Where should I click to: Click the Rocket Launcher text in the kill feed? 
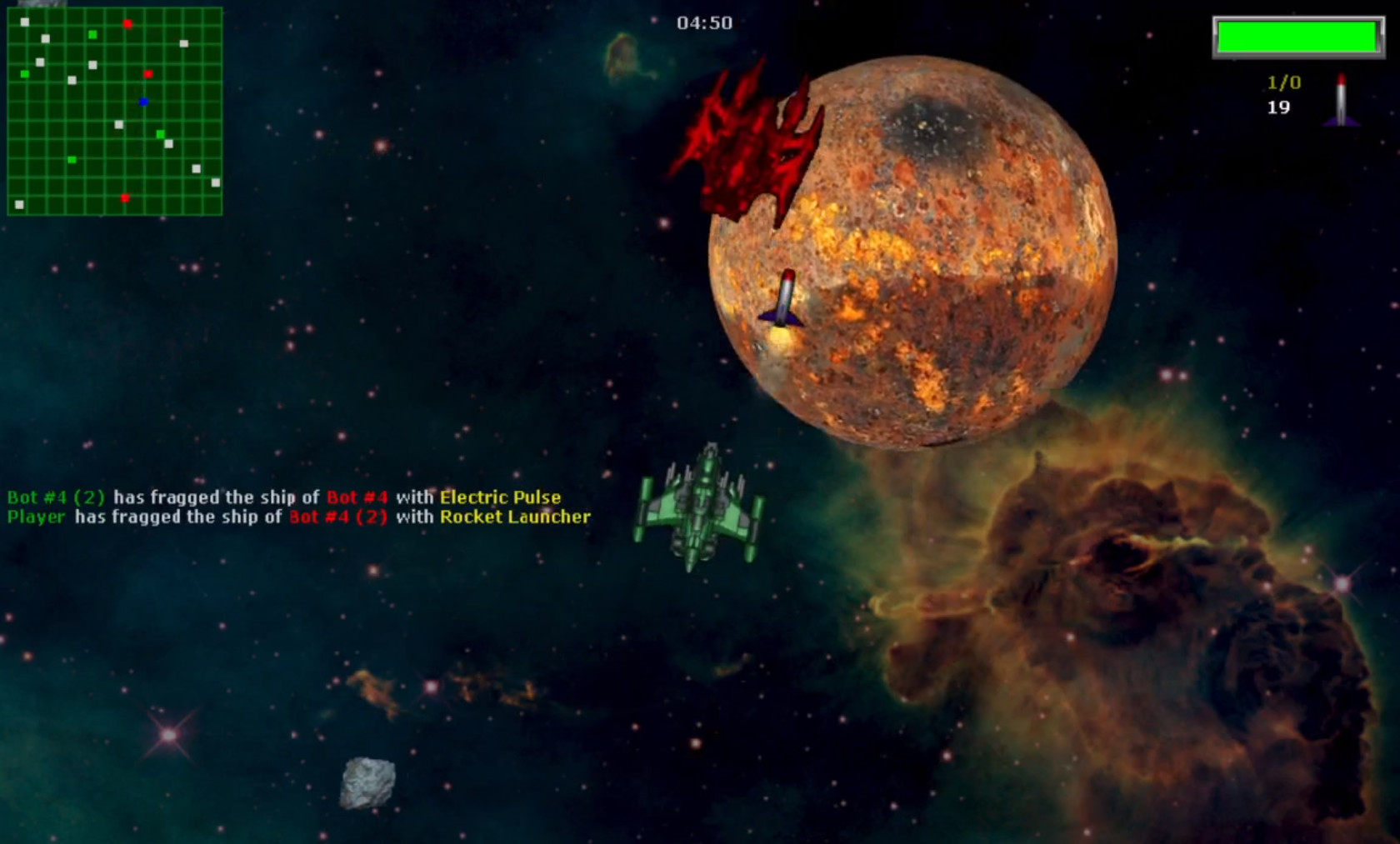pos(516,517)
